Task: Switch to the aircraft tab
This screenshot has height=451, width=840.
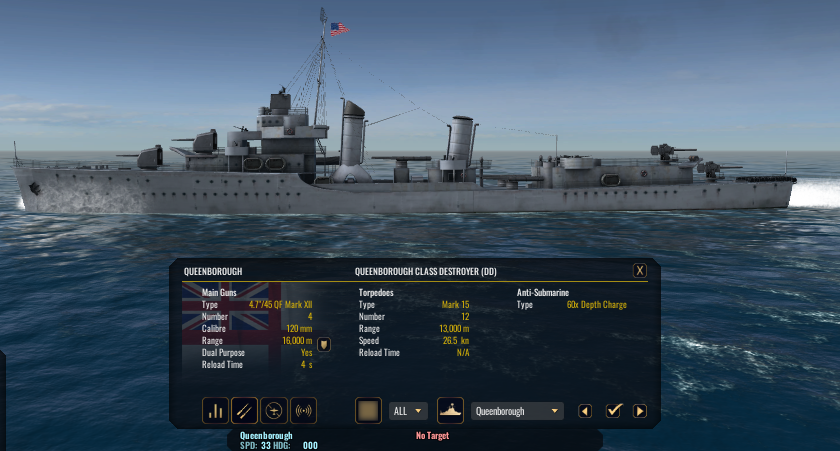Action: [273, 410]
